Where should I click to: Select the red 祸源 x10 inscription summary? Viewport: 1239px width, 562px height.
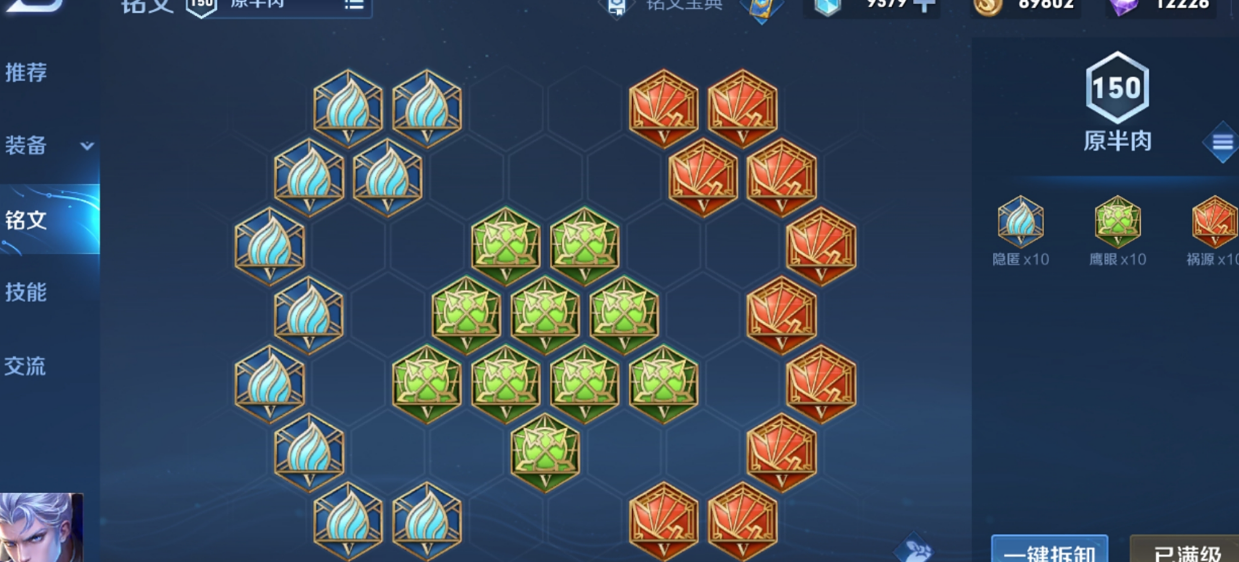(1213, 230)
